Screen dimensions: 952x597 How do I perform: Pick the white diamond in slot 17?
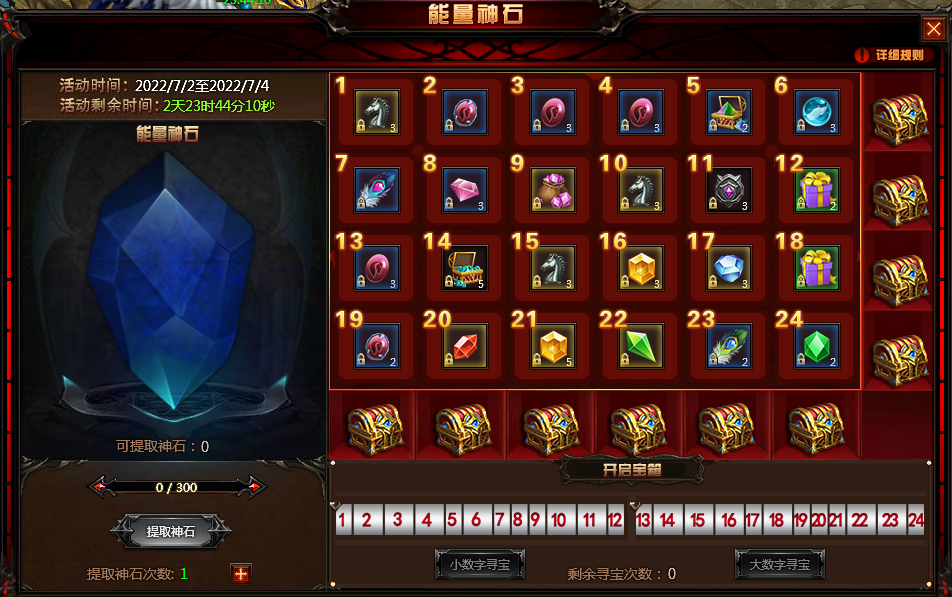[729, 268]
